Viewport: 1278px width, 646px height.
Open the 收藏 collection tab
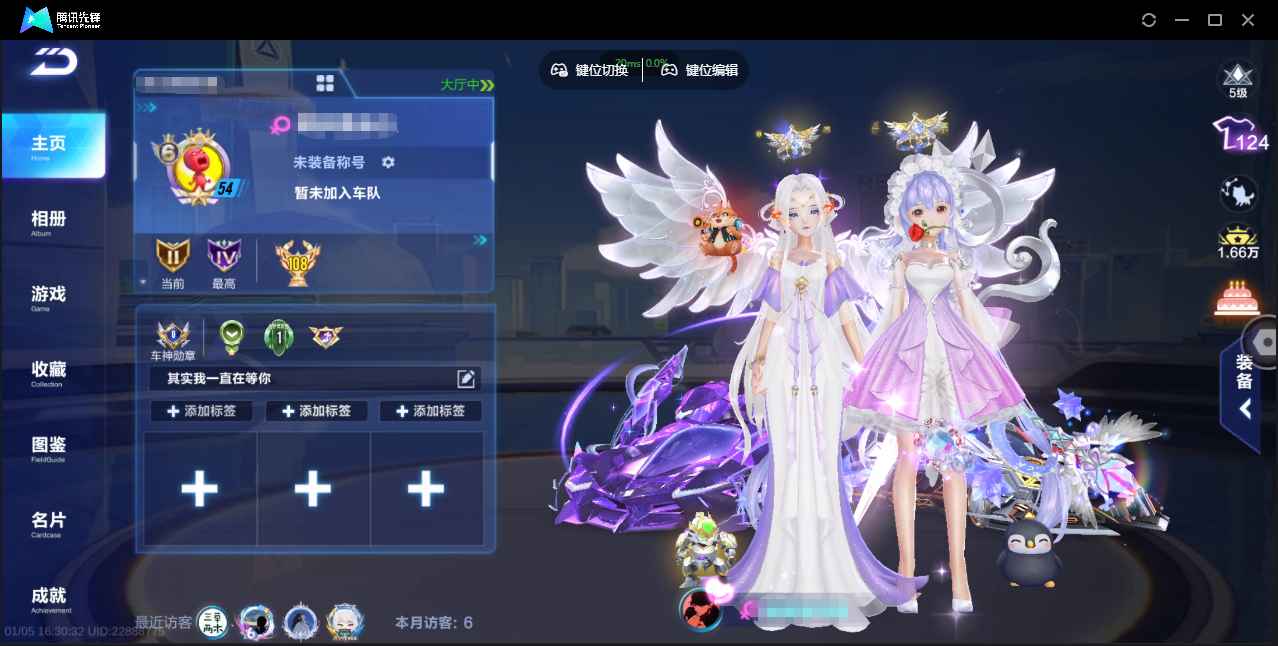pyautogui.click(x=48, y=372)
